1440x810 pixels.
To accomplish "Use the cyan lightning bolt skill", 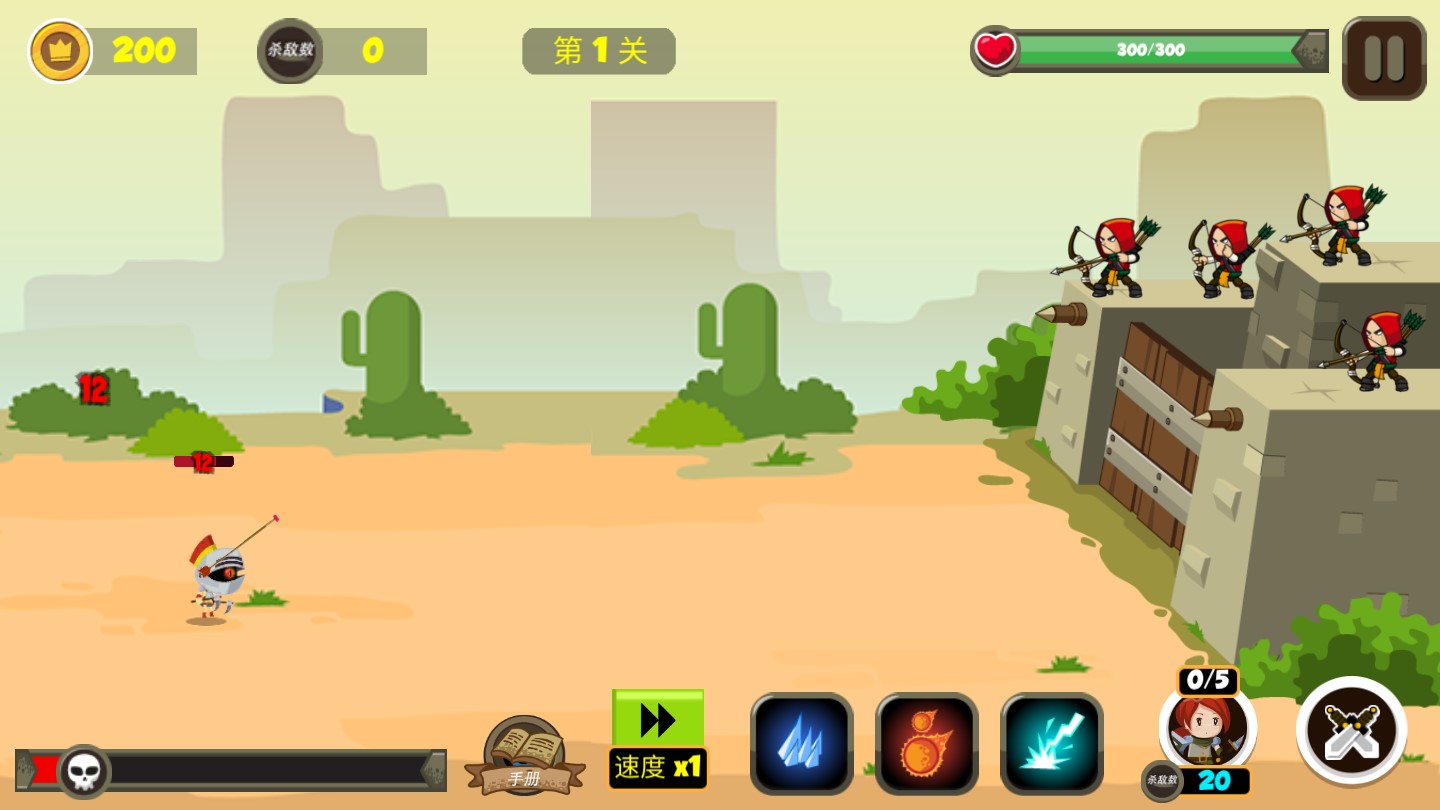I will 1051,744.
